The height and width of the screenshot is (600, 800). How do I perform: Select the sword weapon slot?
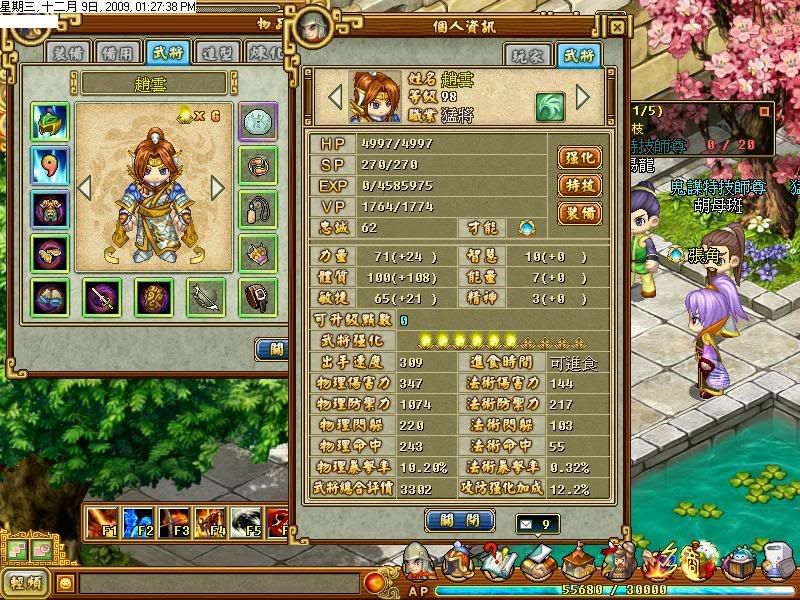pos(101,297)
